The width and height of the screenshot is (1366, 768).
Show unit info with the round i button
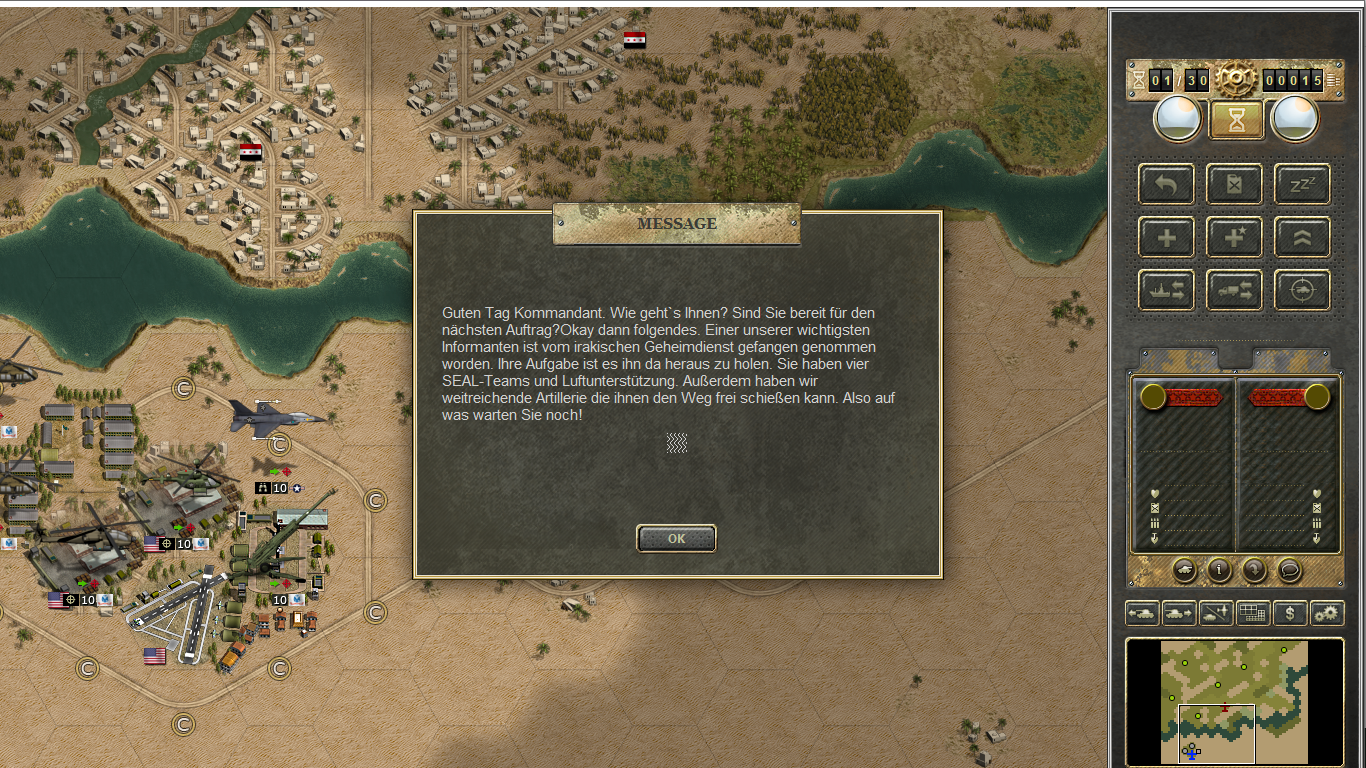(x=1219, y=570)
